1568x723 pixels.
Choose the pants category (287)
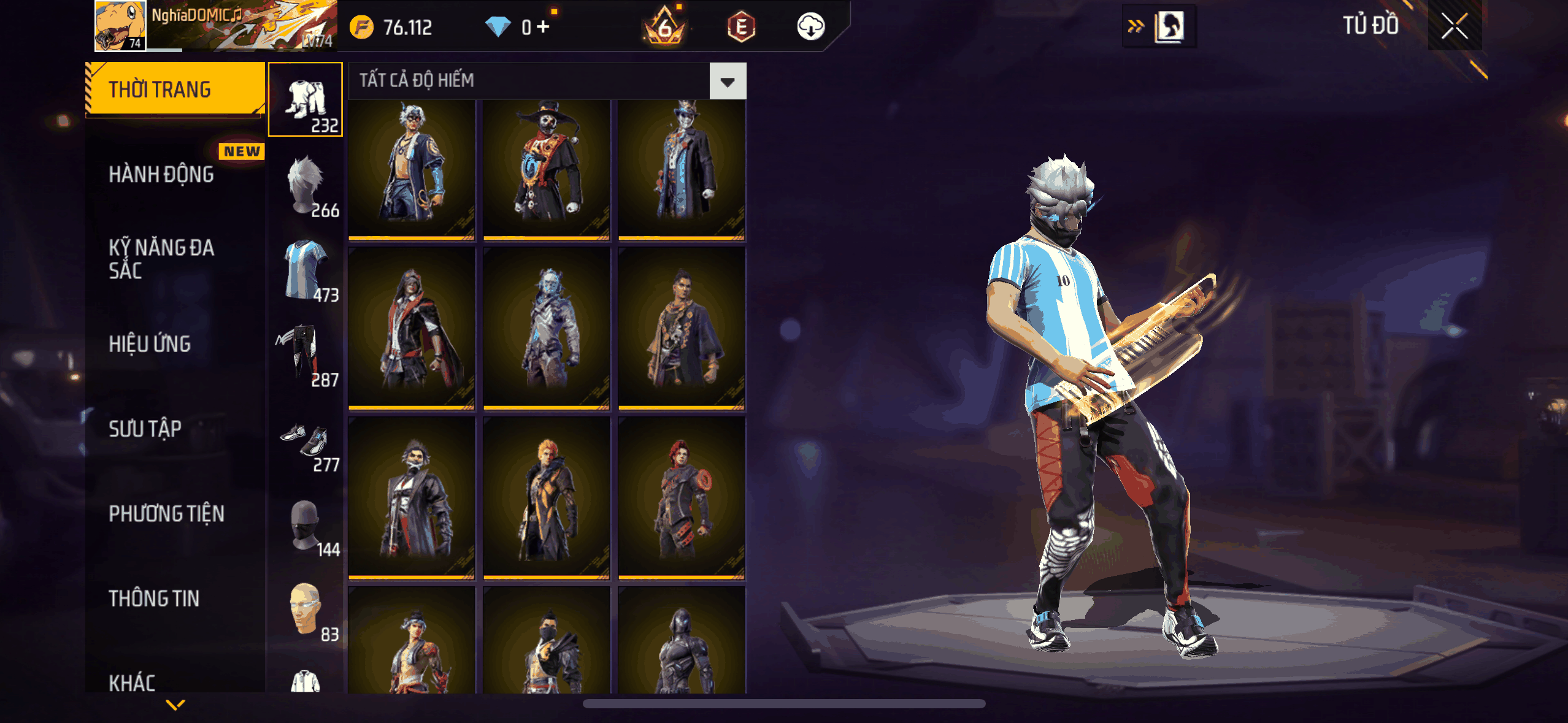tap(306, 354)
